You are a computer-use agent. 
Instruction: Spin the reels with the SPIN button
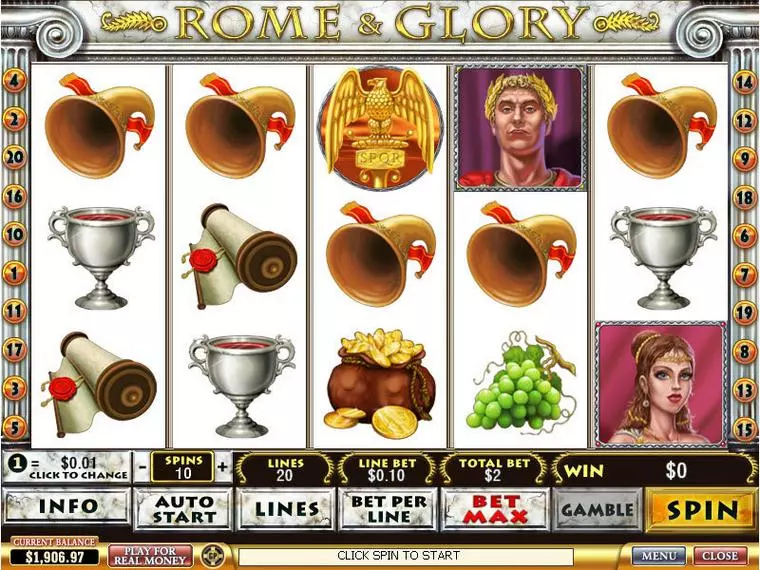(x=701, y=510)
